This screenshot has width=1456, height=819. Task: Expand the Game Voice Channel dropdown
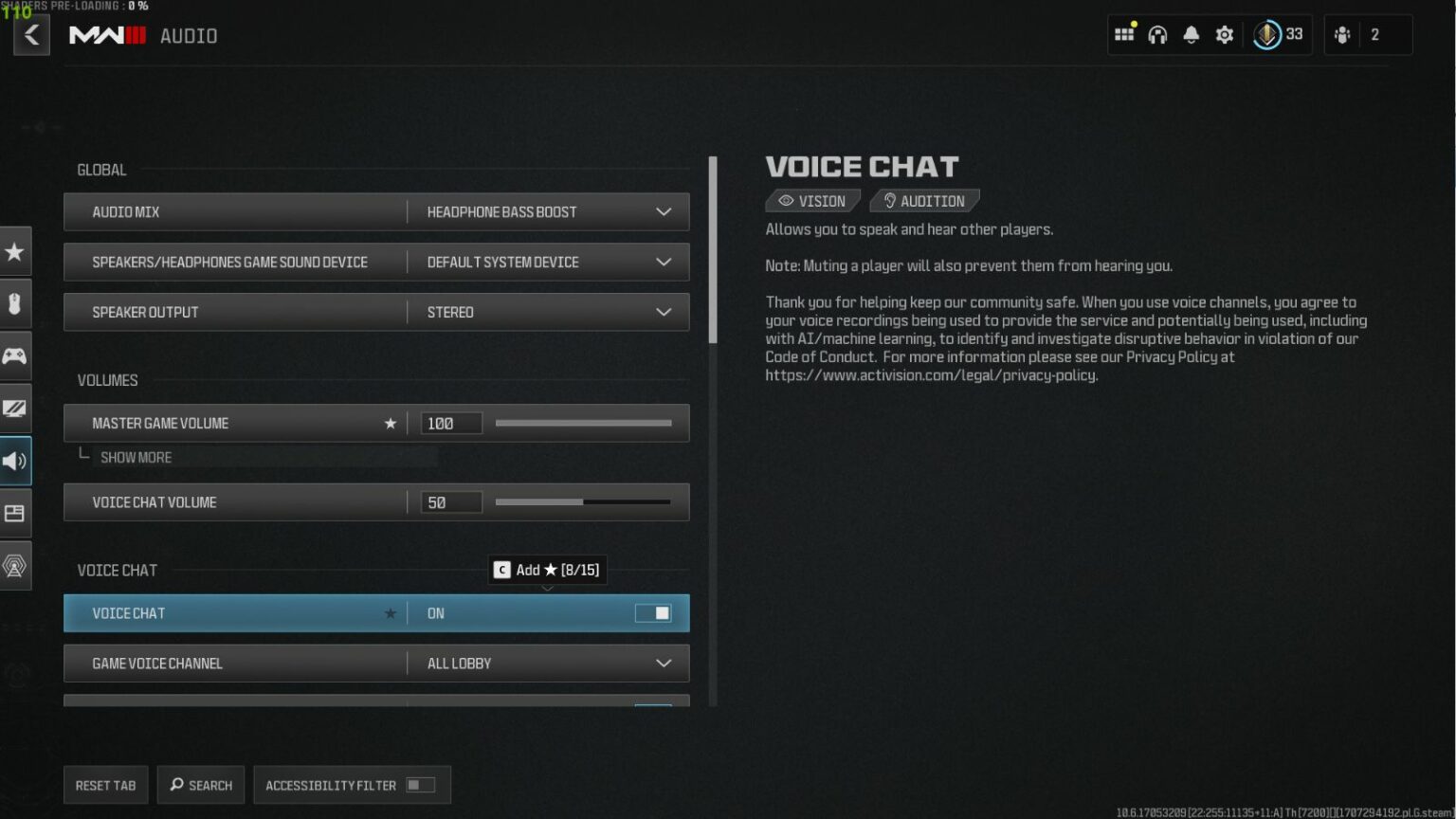(664, 664)
